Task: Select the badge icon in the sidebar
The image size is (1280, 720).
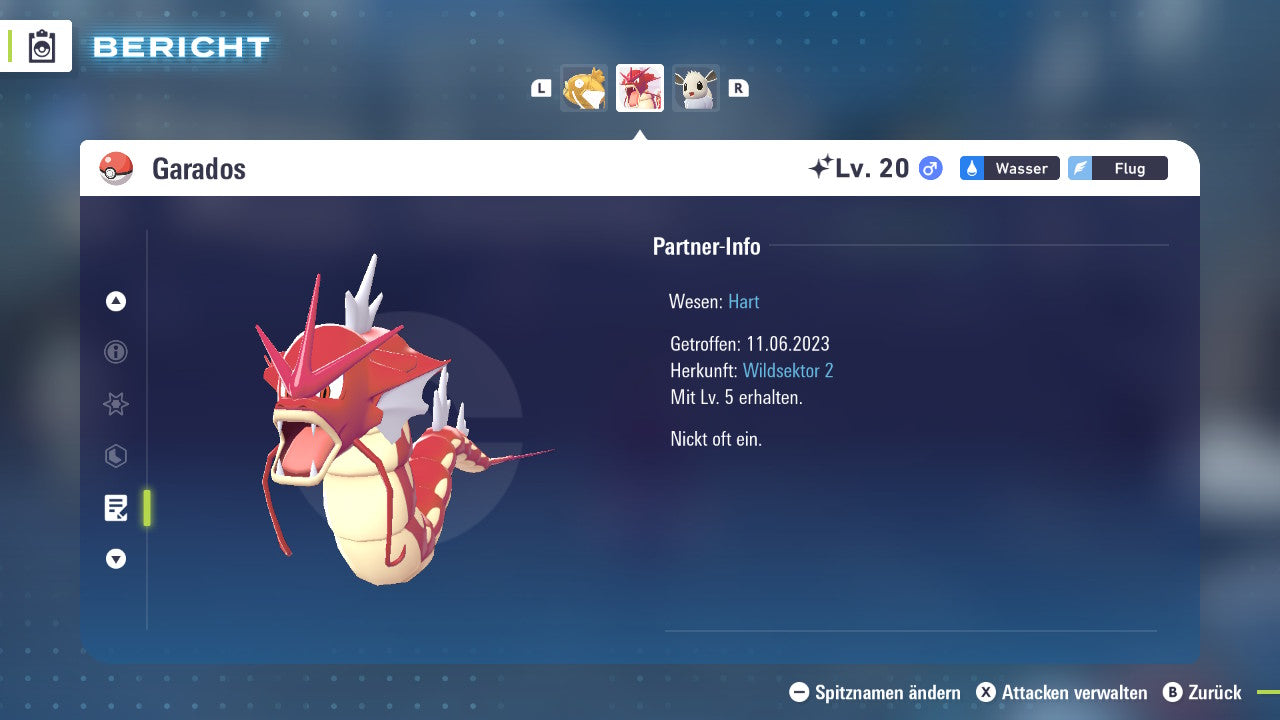Action: click(115, 456)
